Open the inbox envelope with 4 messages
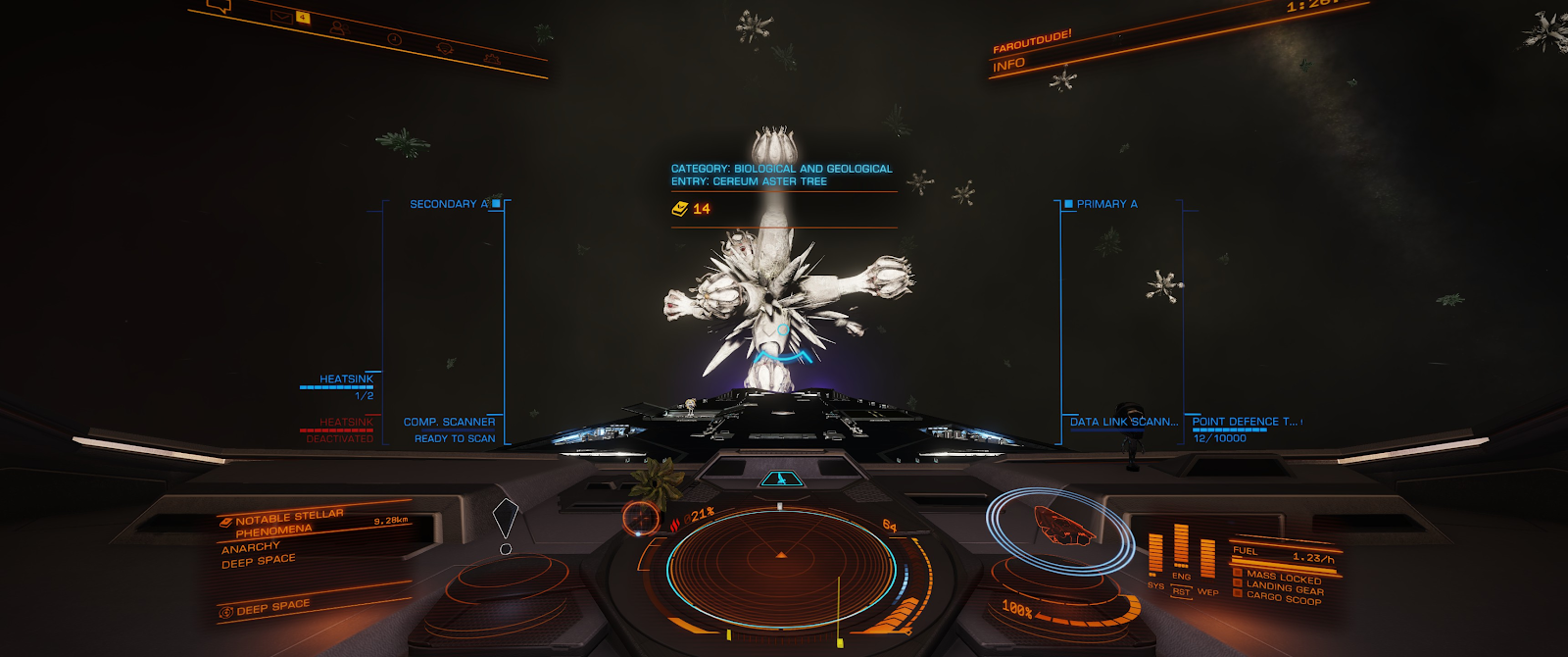1568x657 pixels. click(x=282, y=16)
